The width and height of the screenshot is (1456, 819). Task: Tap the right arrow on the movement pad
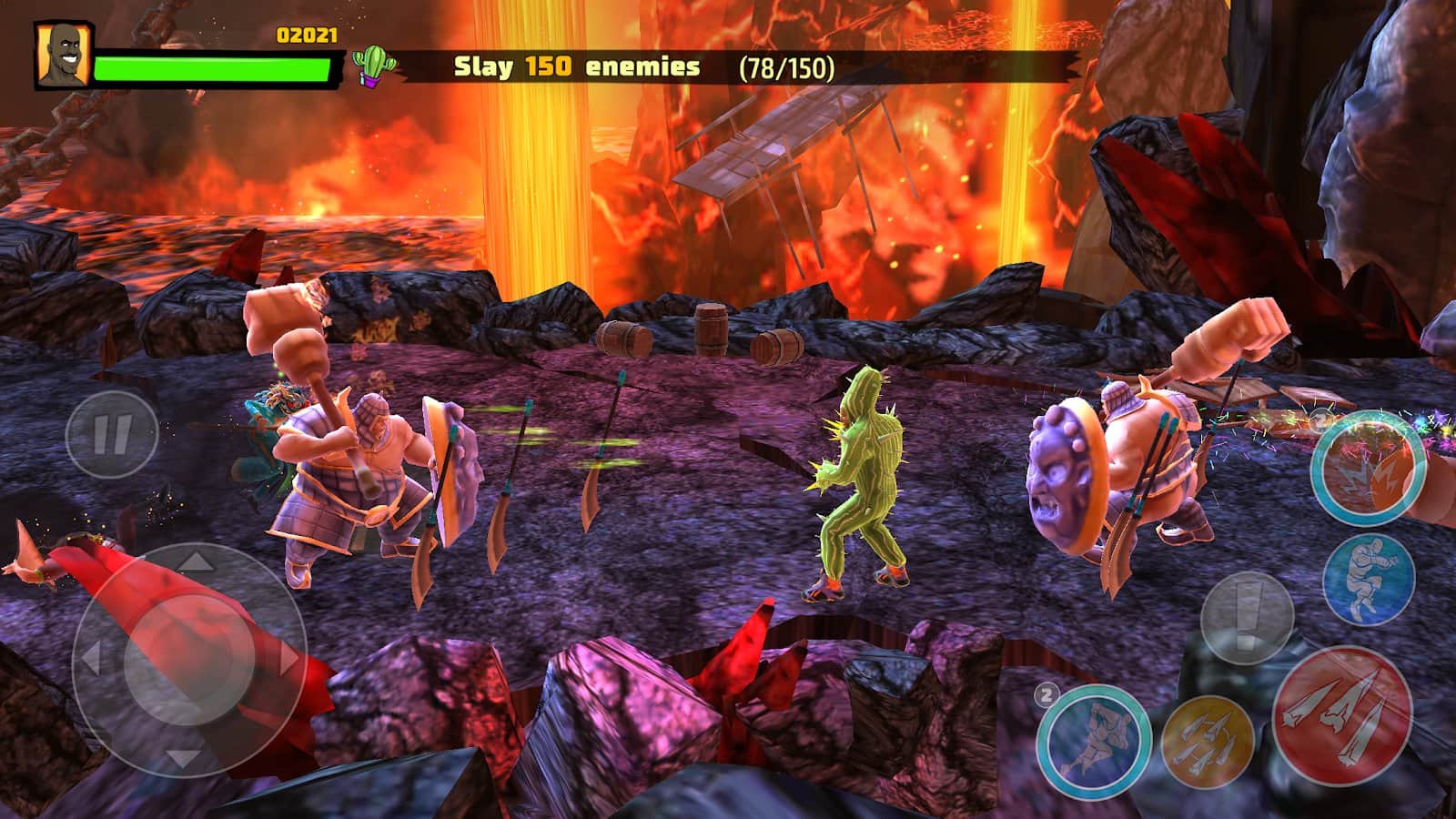(289, 658)
